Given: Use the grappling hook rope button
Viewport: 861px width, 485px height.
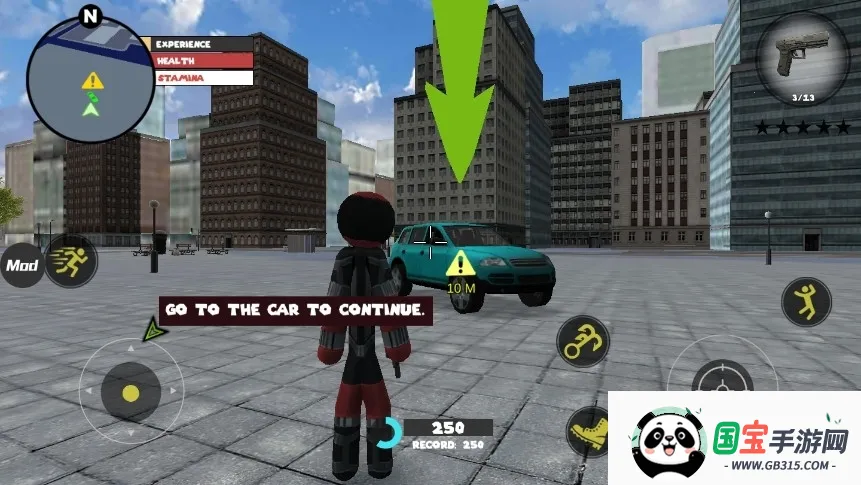Looking at the screenshot, I should pos(583,342).
